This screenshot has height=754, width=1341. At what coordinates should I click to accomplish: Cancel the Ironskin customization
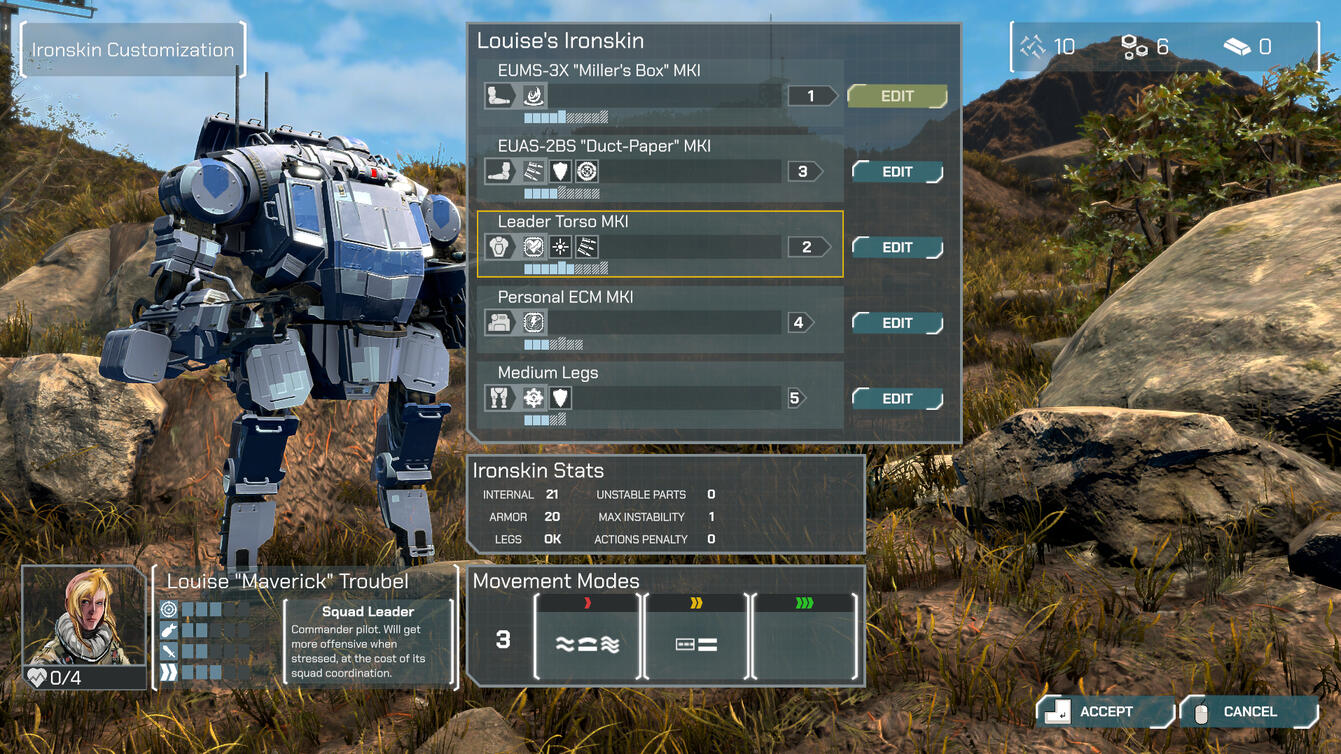(1248, 712)
